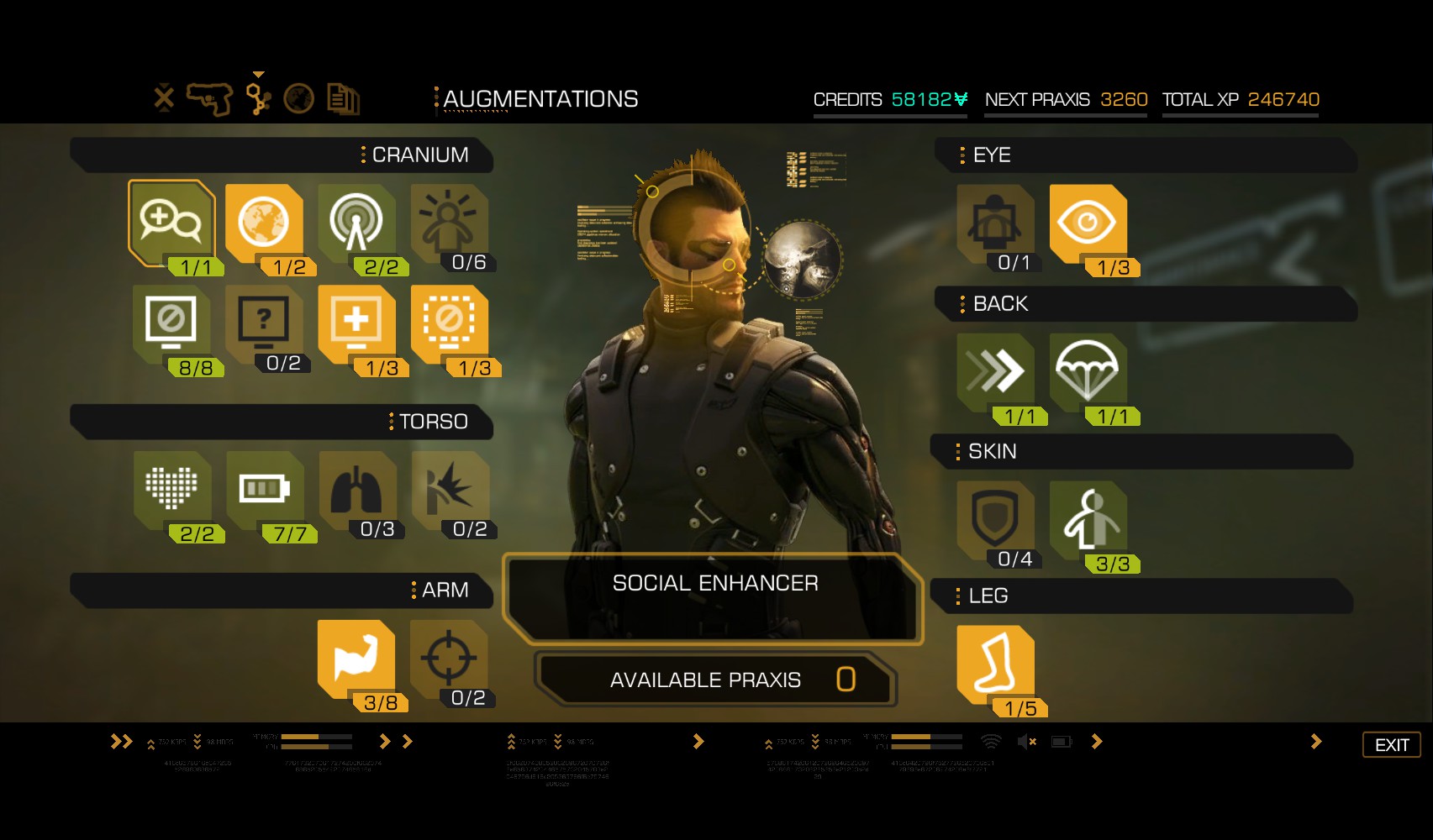The height and width of the screenshot is (840, 1433).
Task: Open the globe map tab
Action: click(298, 99)
